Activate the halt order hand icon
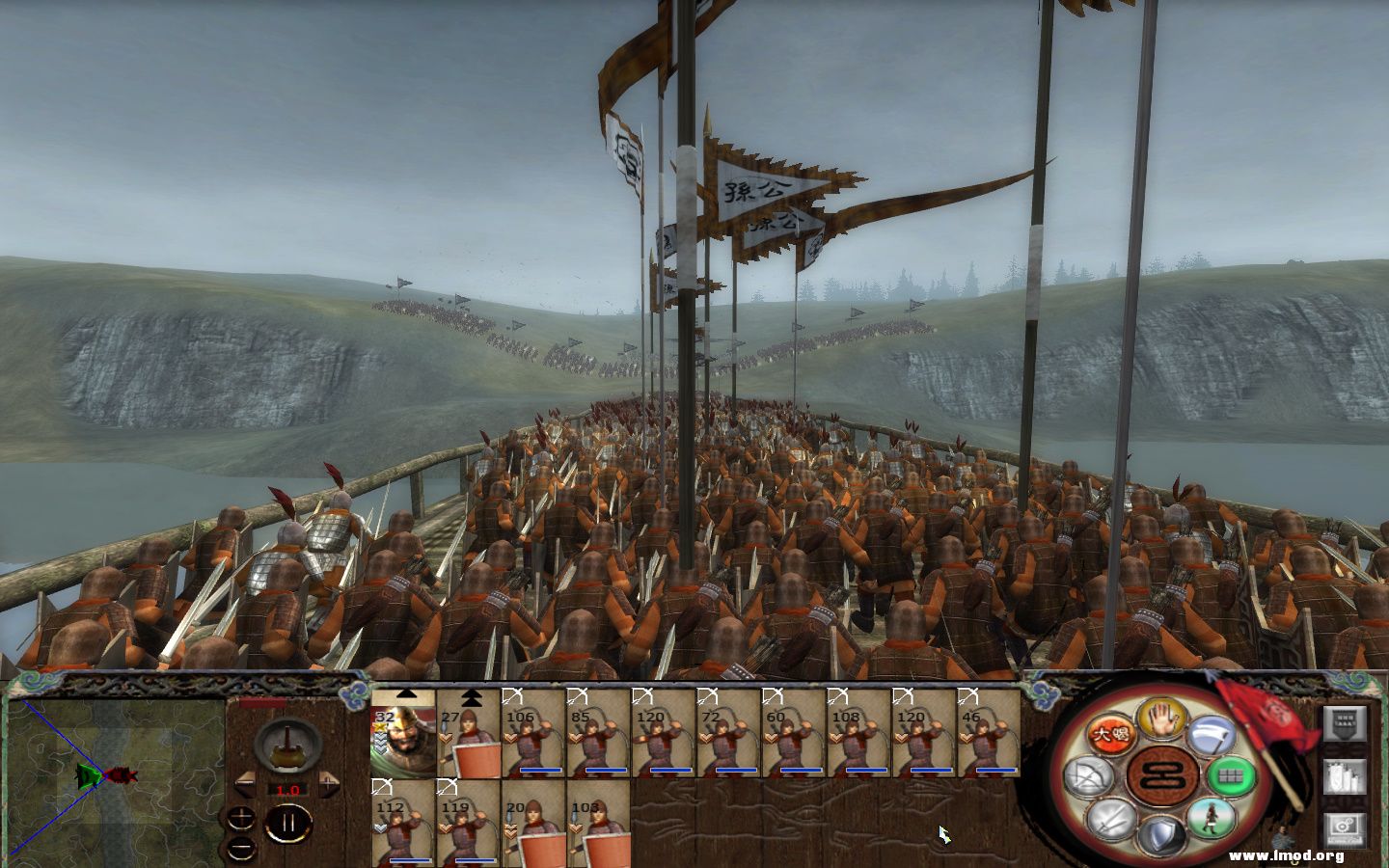This screenshot has height=868, width=1389. pos(1161,718)
